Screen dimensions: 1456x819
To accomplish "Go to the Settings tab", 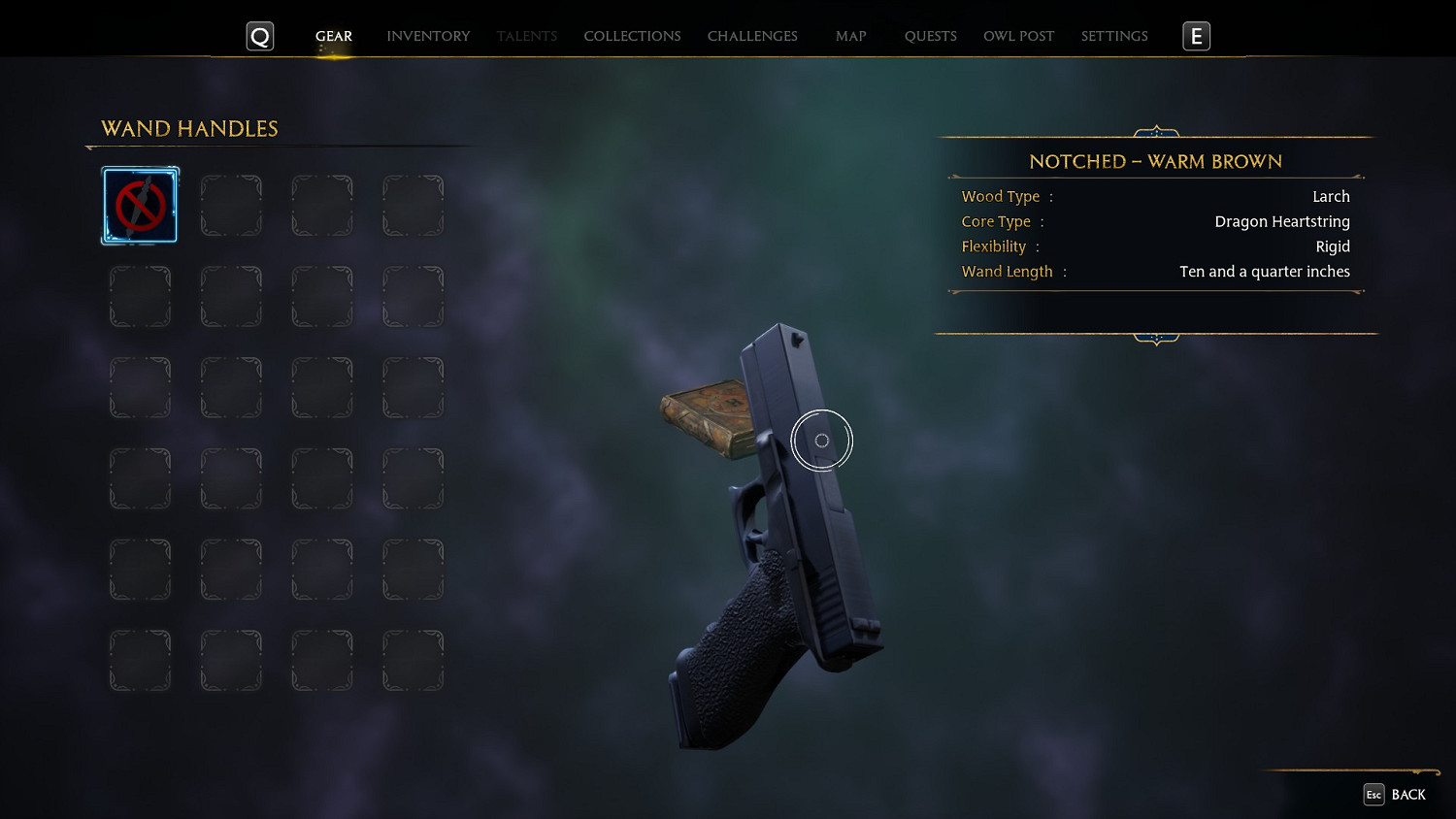I will 1114,36.
